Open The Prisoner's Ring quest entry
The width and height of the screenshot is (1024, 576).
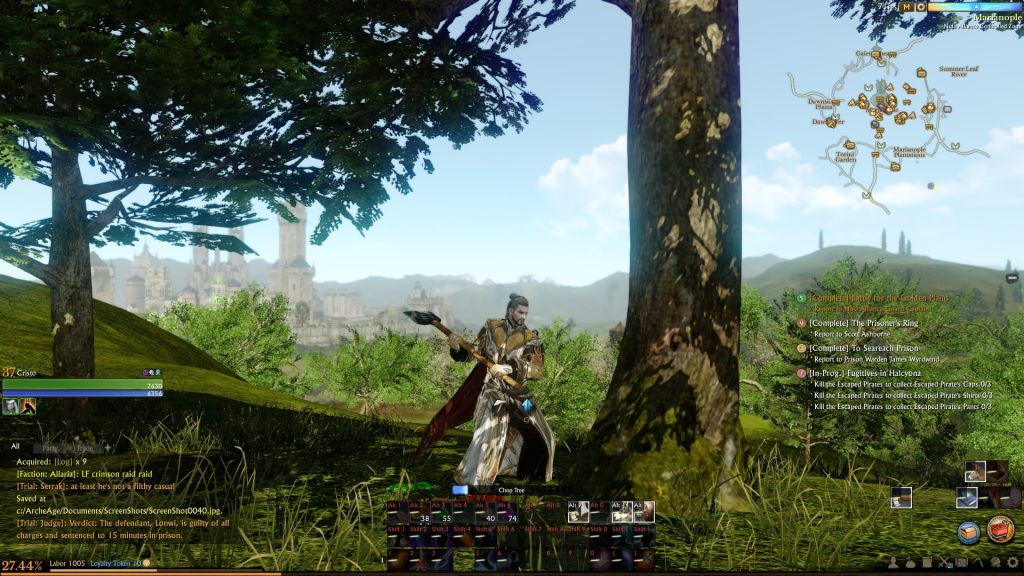pyautogui.click(x=858, y=323)
